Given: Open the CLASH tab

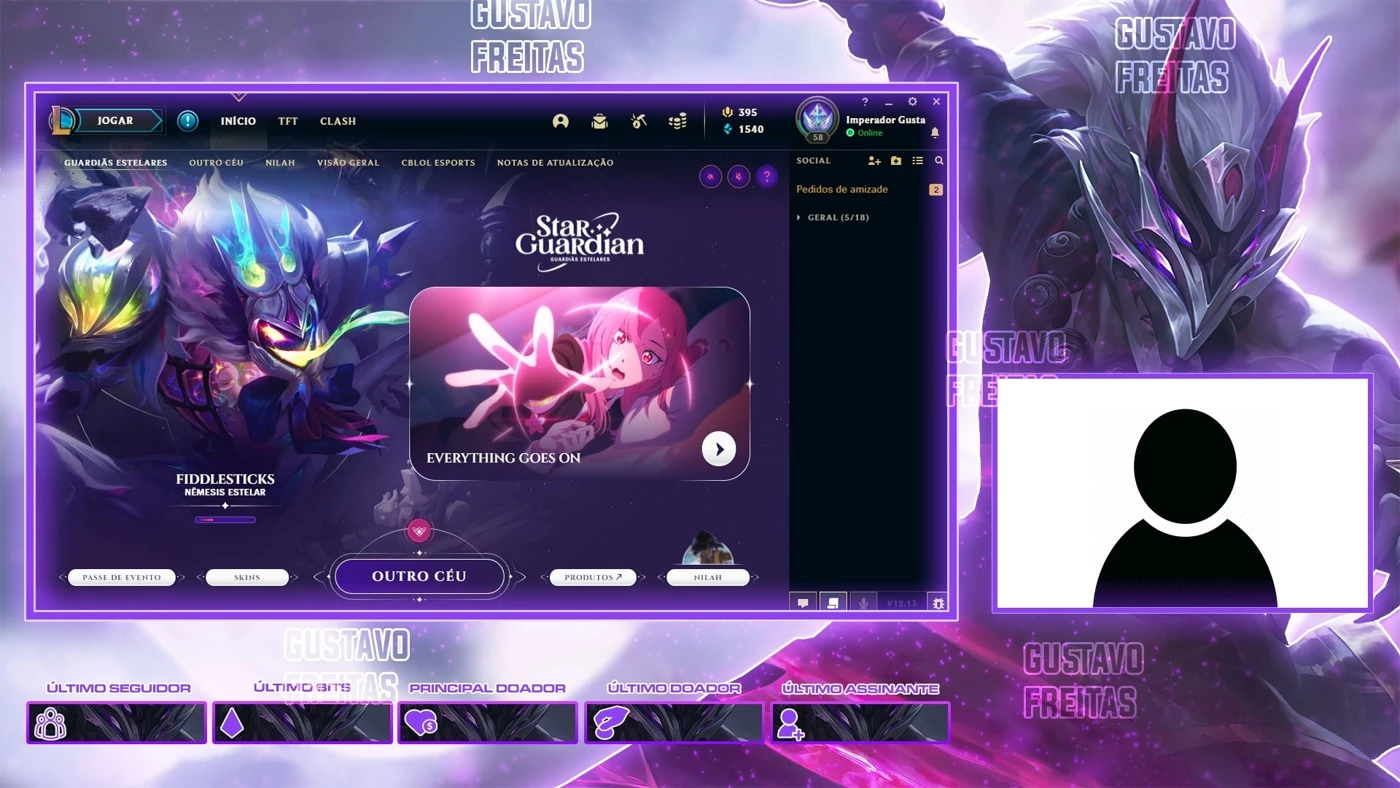Looking at the screenshot, I should 337,121.
